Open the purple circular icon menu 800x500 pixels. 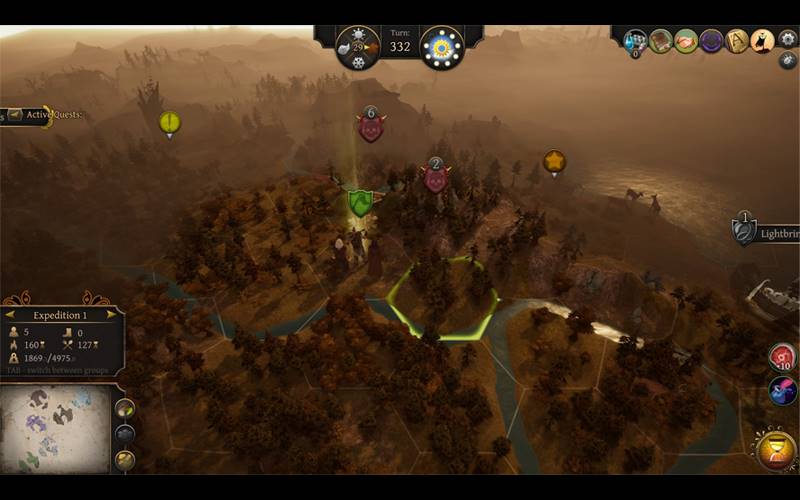[711, 41]
